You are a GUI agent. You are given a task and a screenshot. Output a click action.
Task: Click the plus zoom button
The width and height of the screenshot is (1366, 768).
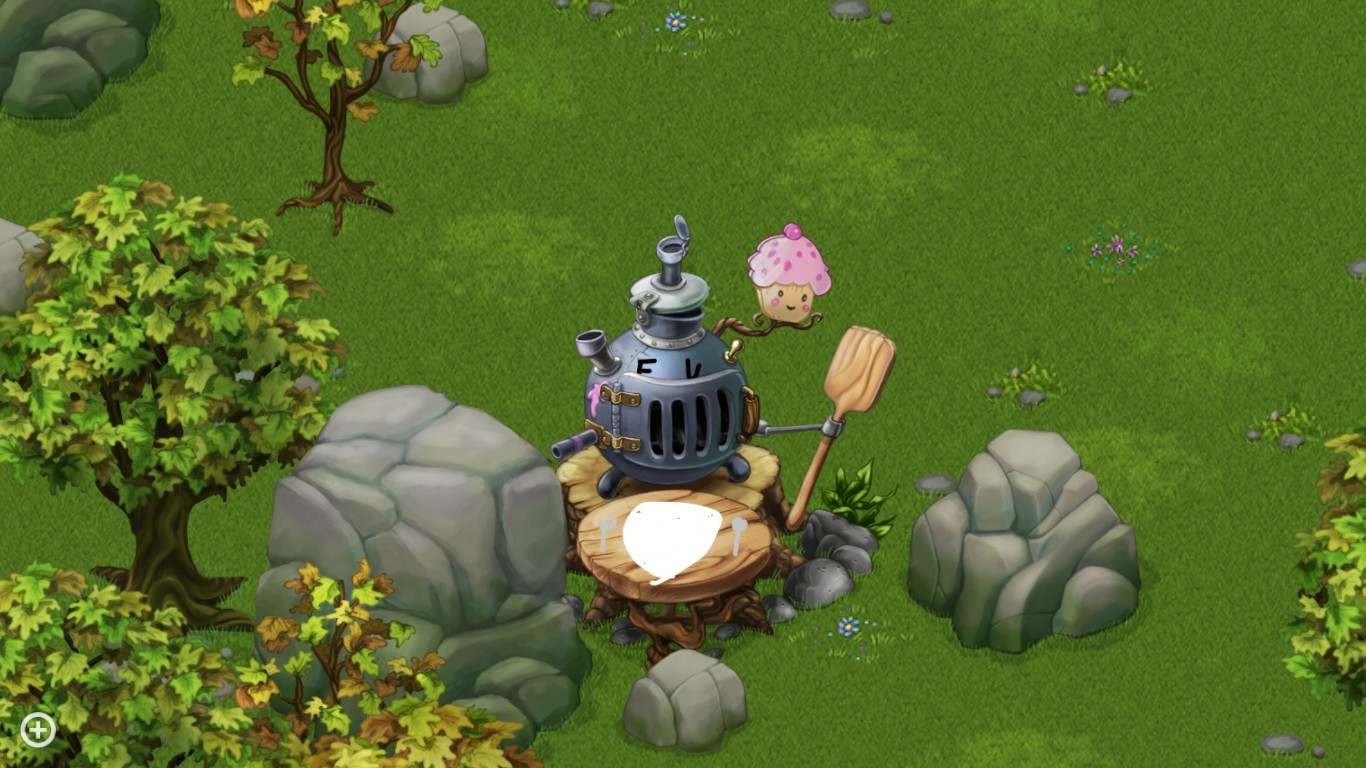(37, 730)
